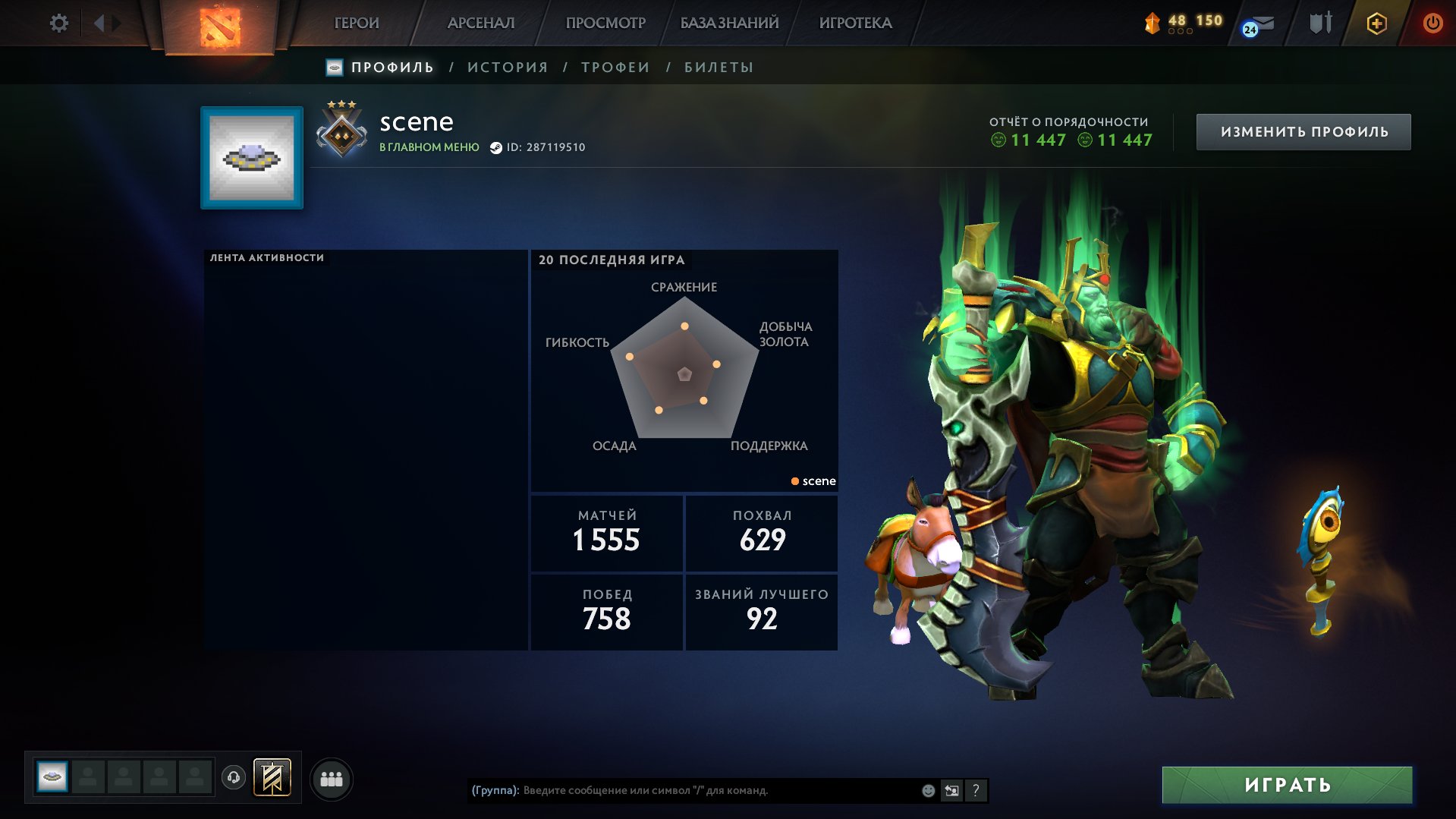1456x819 pixels.
Task: Click ИЗМЕНИТЬ ПРОФИЛЬ button
Action: tap(1303, 131)
